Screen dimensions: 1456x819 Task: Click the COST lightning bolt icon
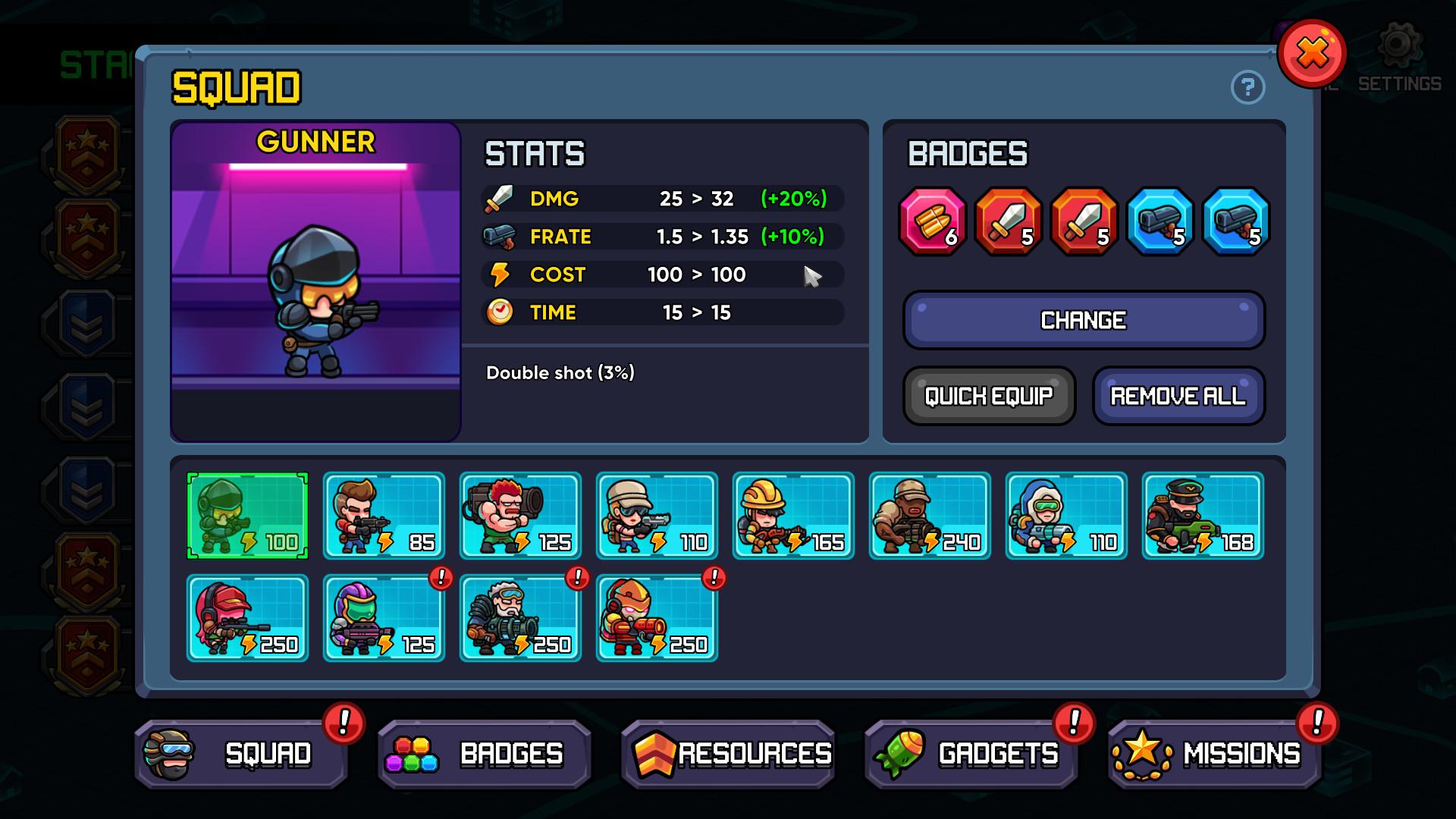coord(501,275)
